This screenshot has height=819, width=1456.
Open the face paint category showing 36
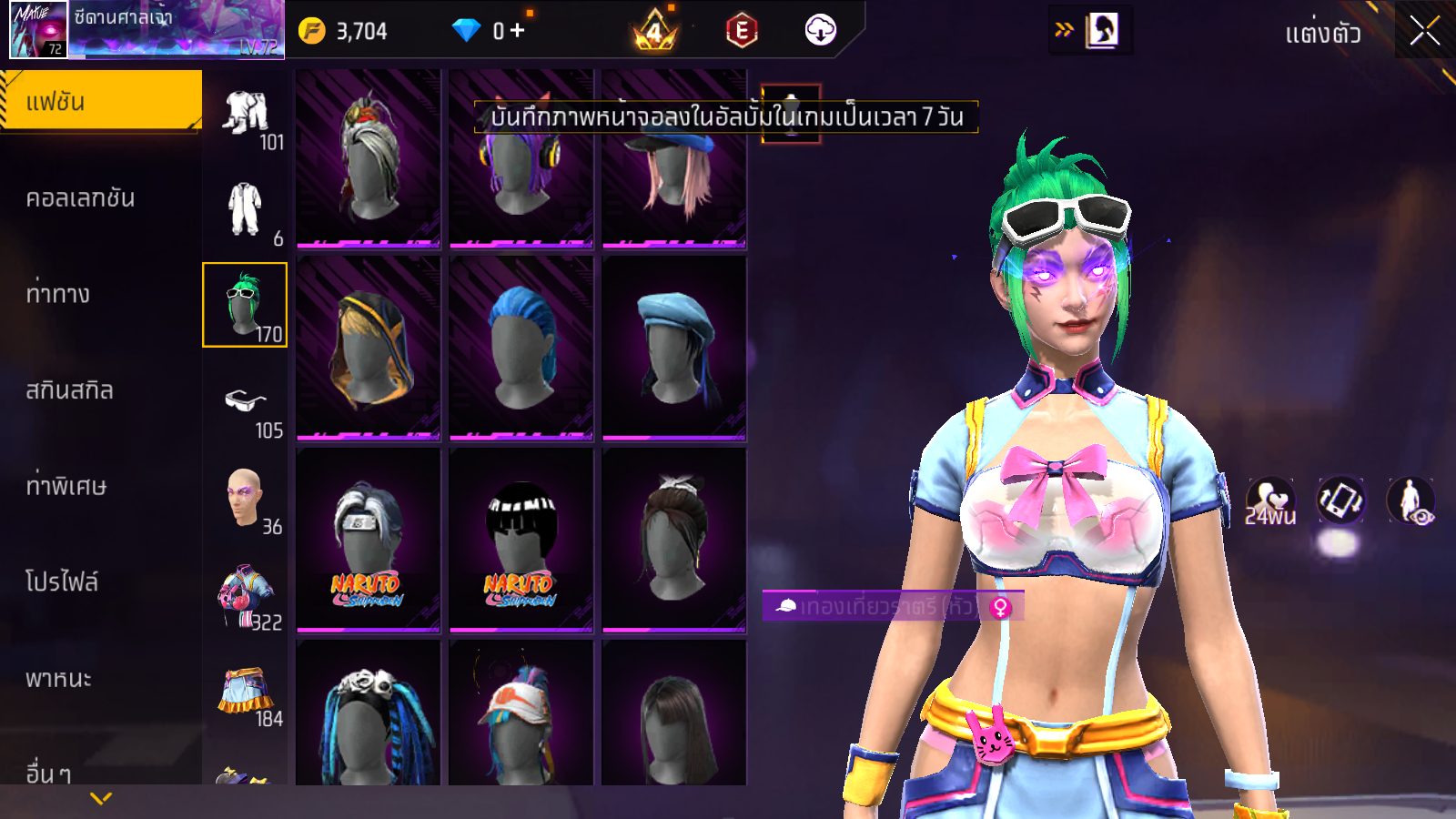[x=246, y=498]
